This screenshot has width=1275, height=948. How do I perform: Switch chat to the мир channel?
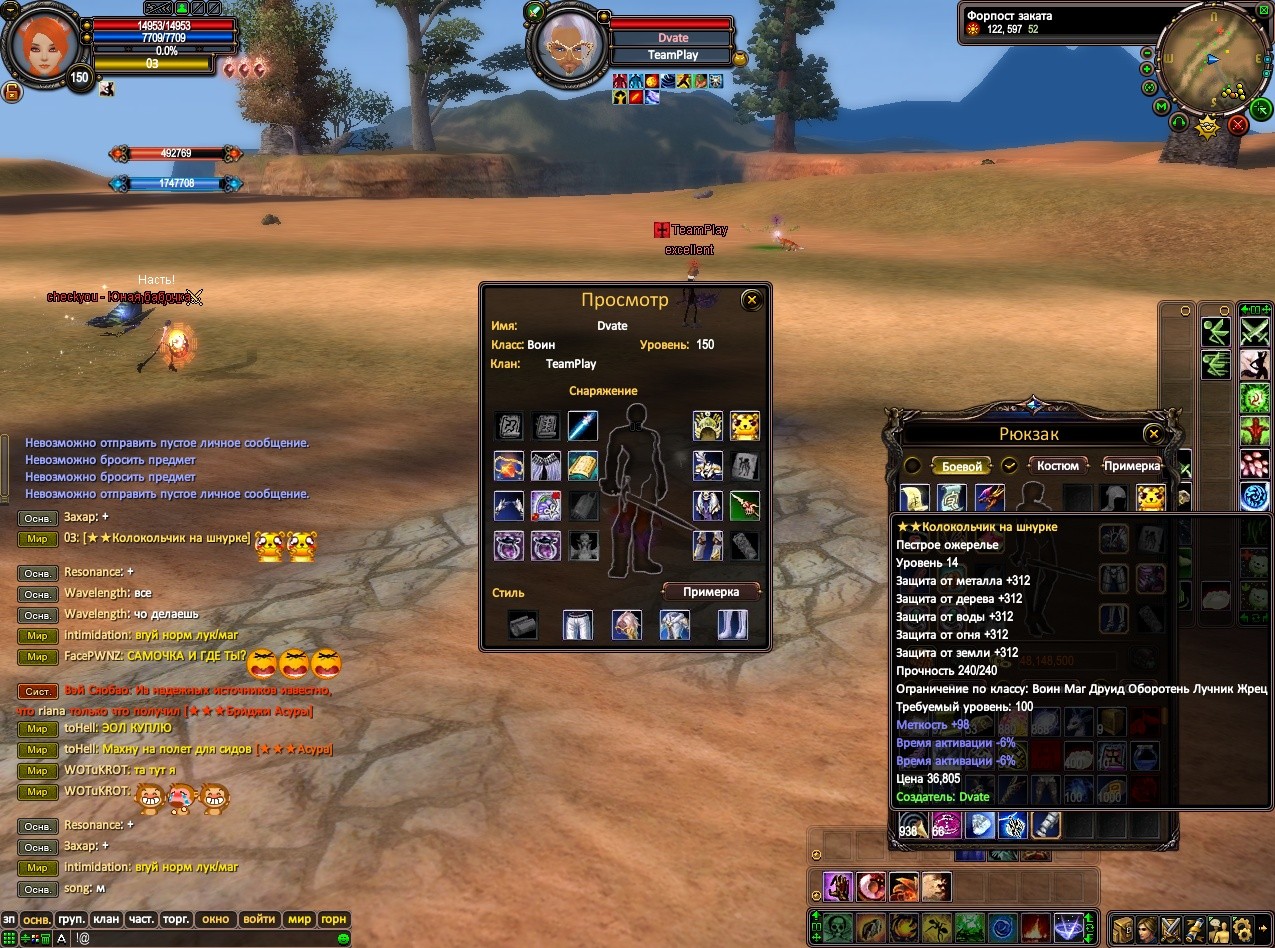tap(299, 919)
